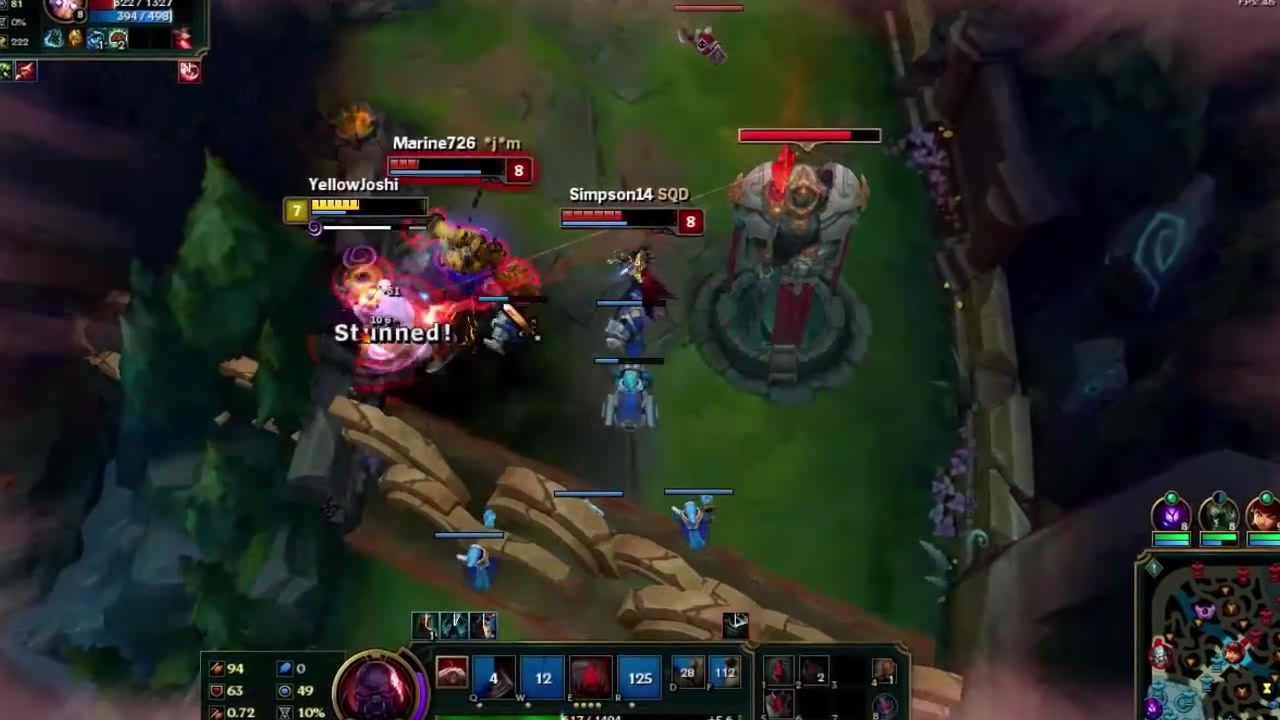Use the red E ability icon
The width and height of the screenshot is (1280, 720).
pos(591,678)
